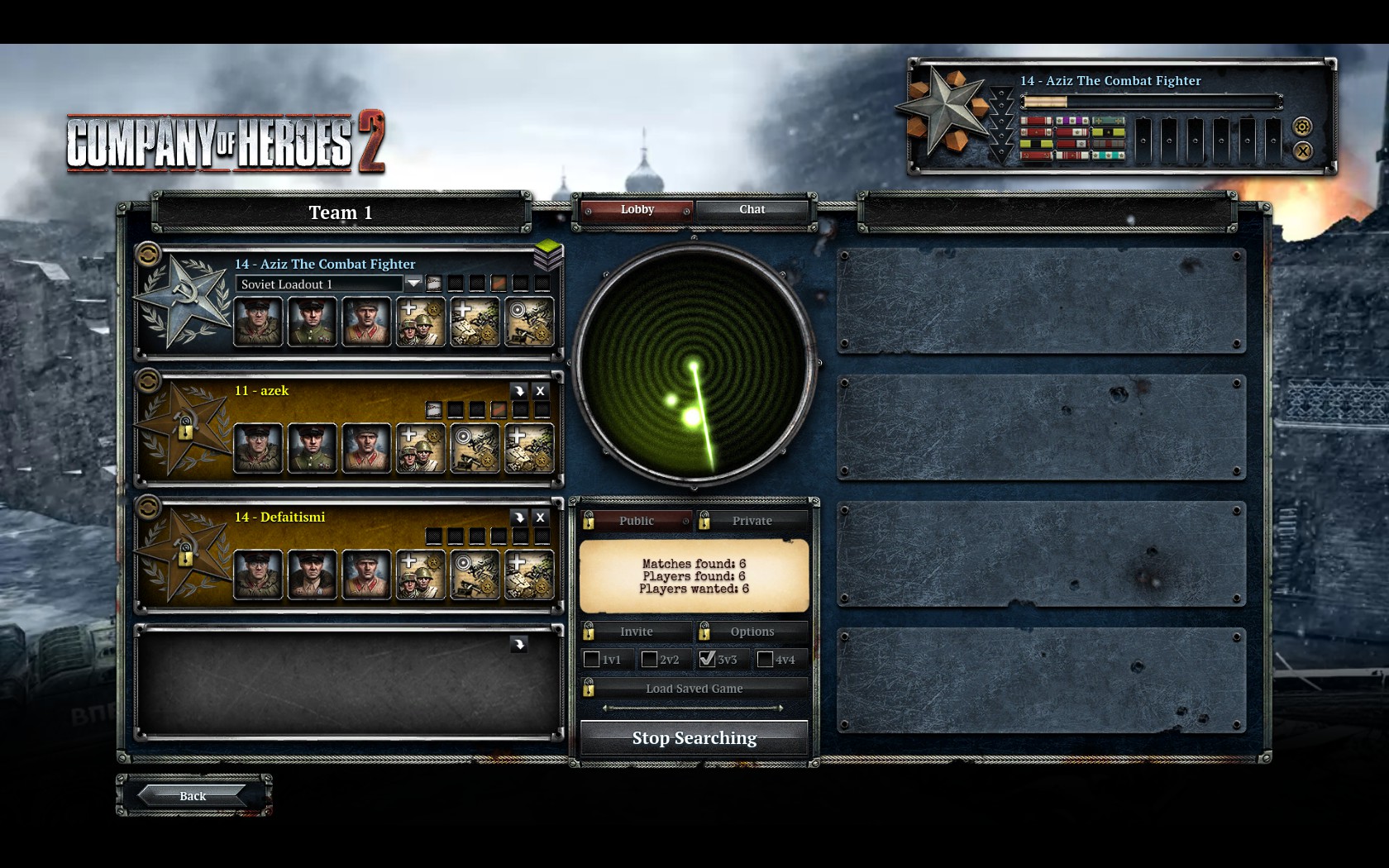1389x868 pixels.
Task: Set the lobby to Private
Action: [752, 521]
